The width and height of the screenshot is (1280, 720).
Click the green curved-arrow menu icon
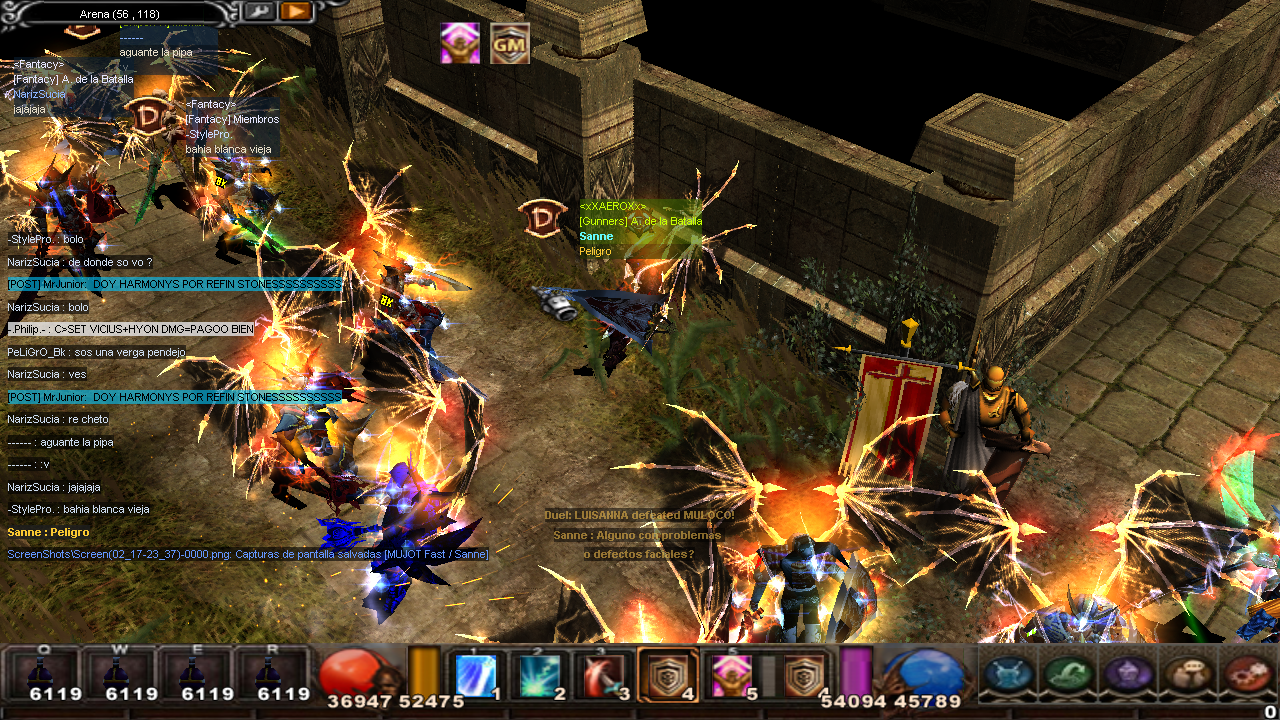pyautogui.click(x=1069, y=675)
